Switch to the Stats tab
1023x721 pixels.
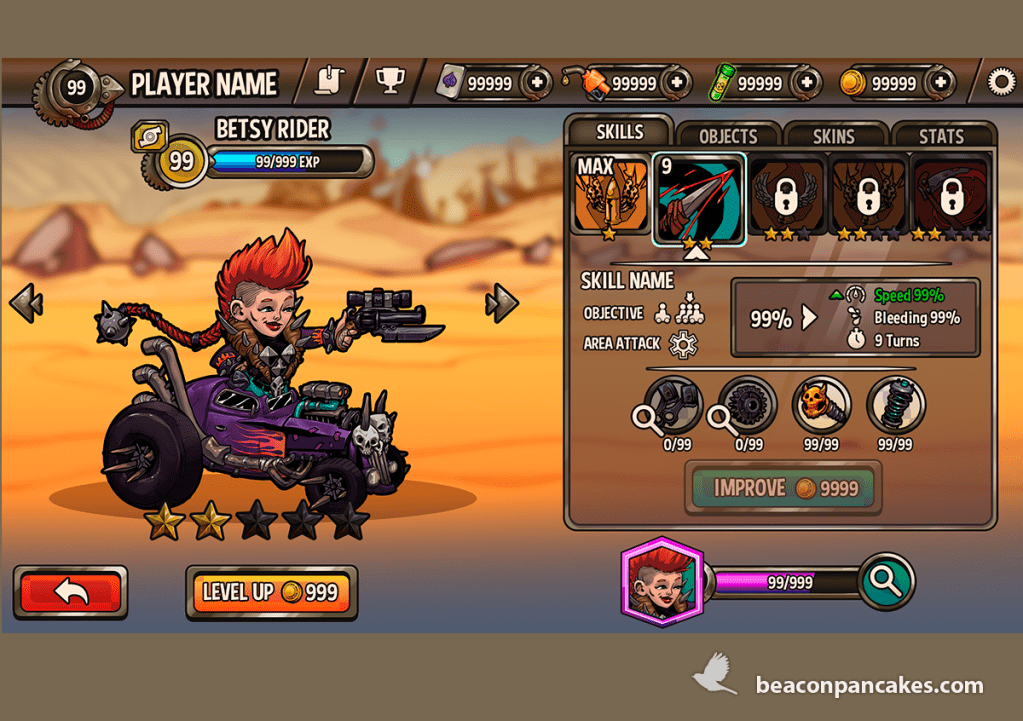(941, 136)
